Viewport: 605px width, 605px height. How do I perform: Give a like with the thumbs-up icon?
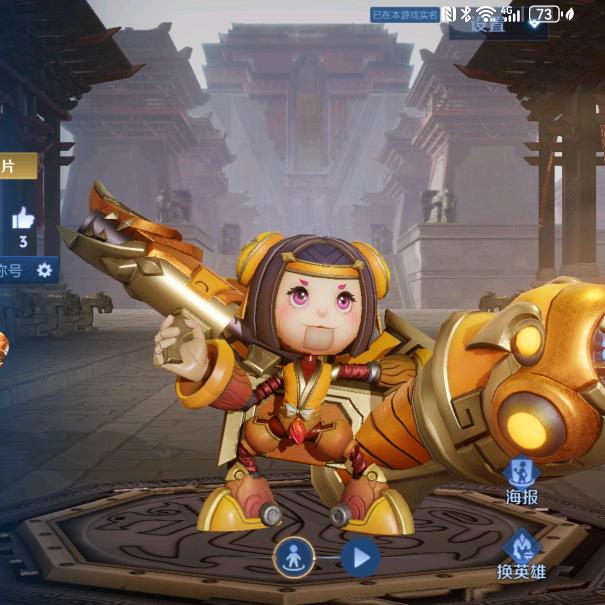[23, 219]
